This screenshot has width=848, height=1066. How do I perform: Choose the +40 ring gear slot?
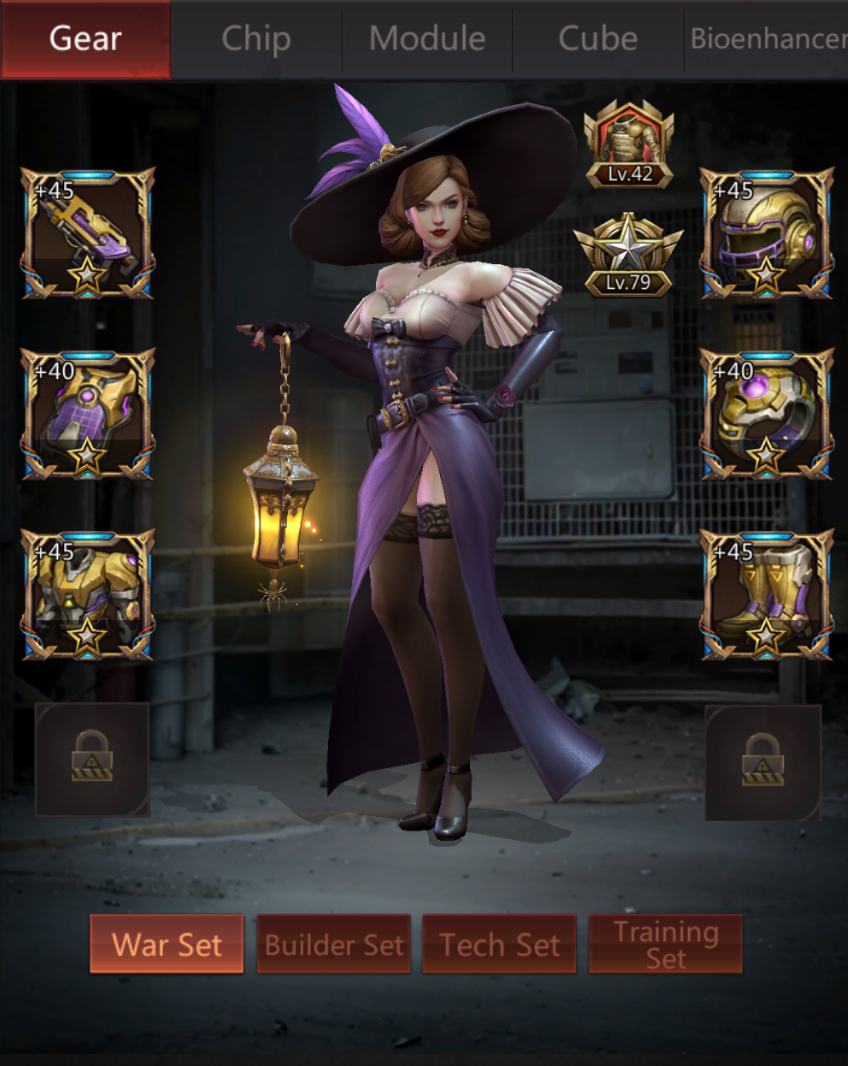point(766,415)
